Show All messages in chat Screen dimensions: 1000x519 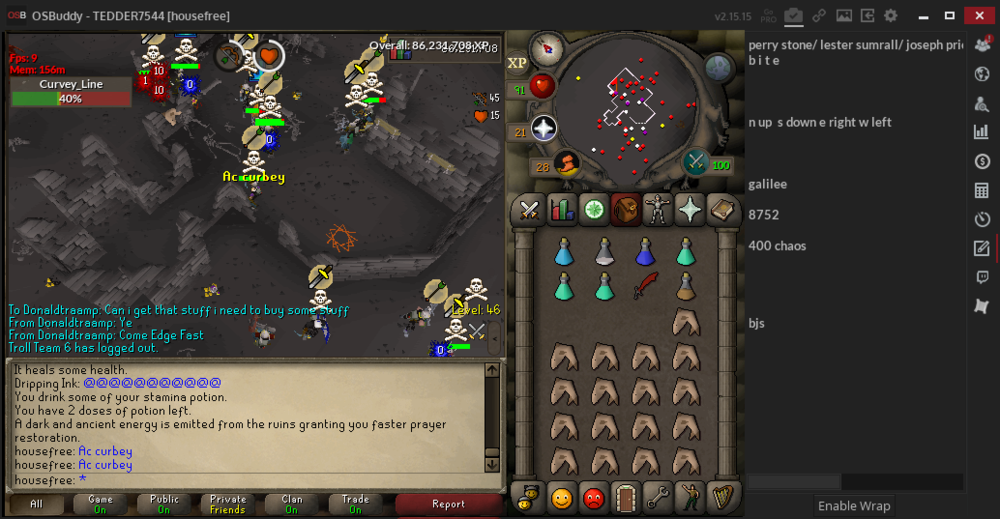tap(36, 504)
